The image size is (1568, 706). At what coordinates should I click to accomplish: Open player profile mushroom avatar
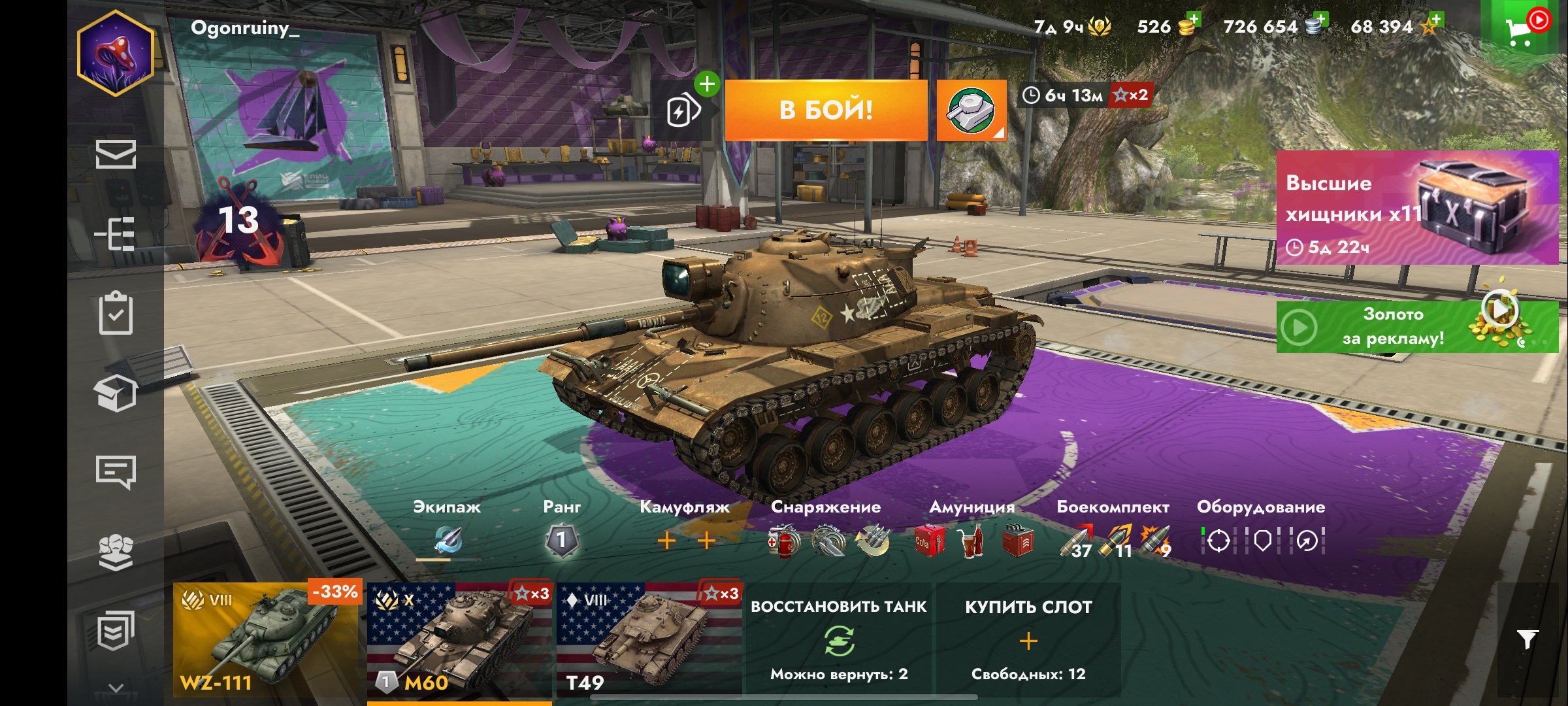click(116, 54)
